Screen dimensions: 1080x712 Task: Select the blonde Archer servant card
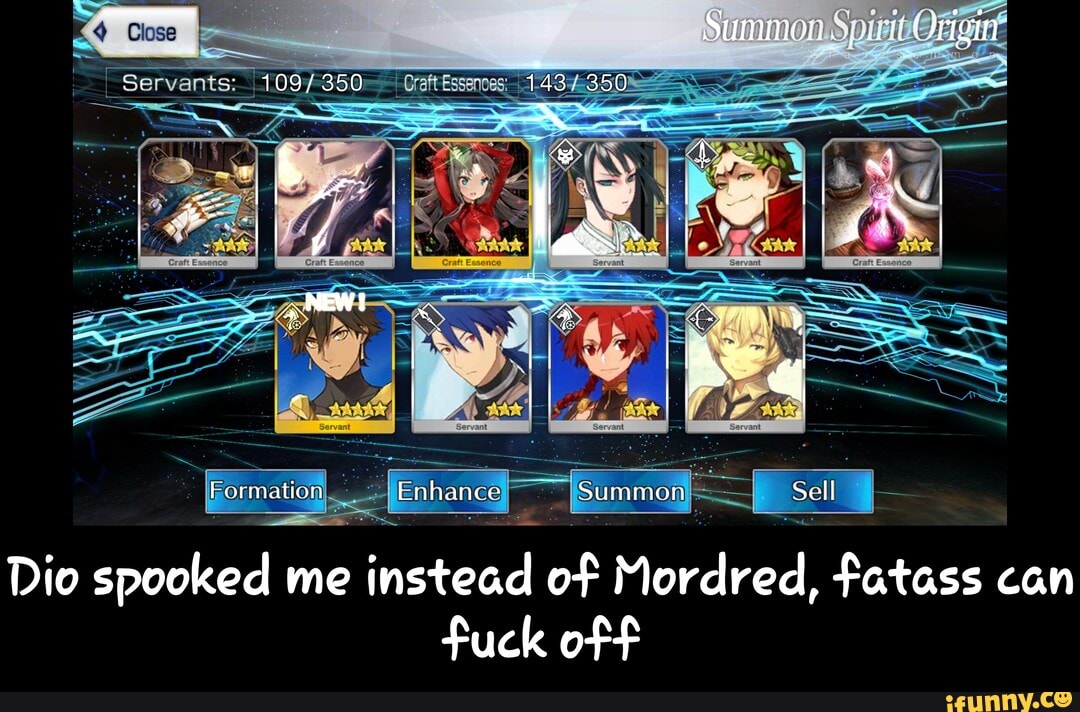coord(745,368)
